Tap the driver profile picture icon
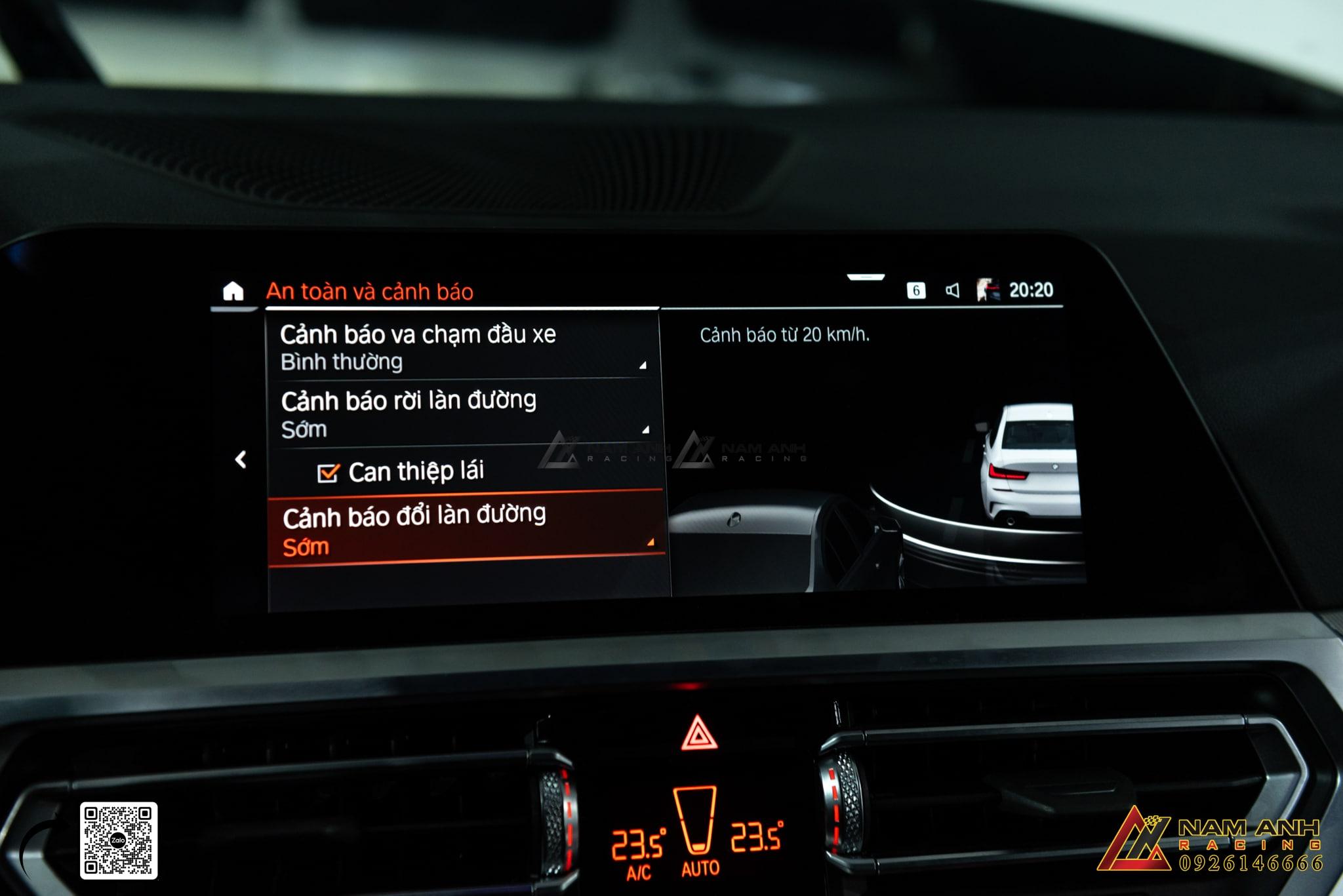 pyautogui.click(x=988, y=290)
